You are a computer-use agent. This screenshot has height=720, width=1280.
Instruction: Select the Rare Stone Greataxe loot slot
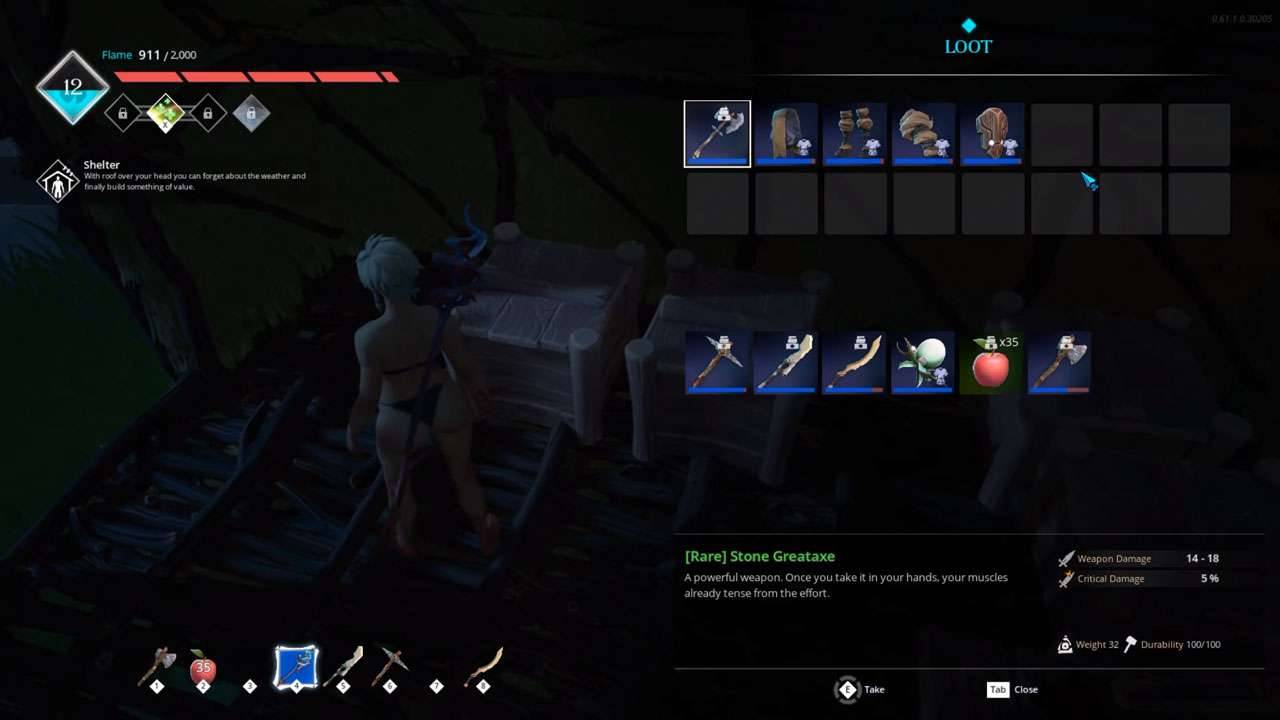point(717,134)
